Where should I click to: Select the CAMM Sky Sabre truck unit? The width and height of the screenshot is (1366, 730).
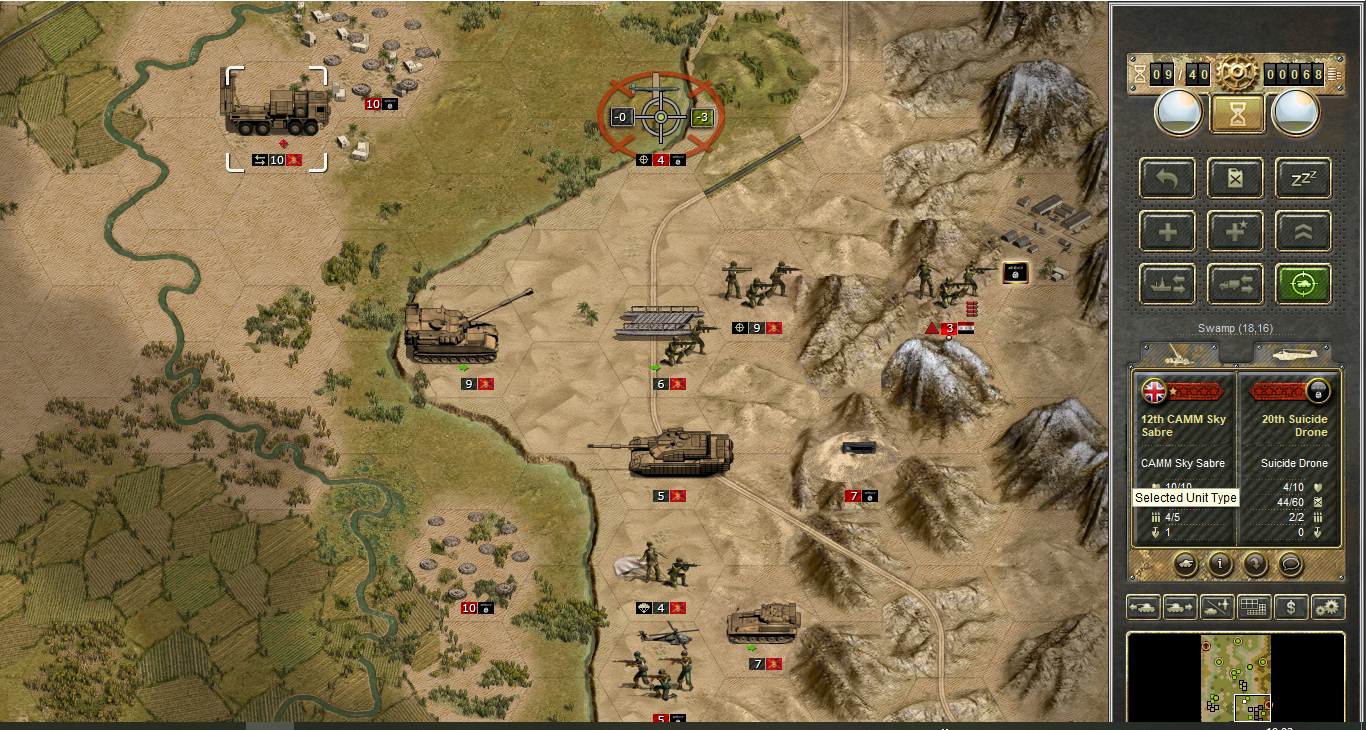click(x=275, y=109)
